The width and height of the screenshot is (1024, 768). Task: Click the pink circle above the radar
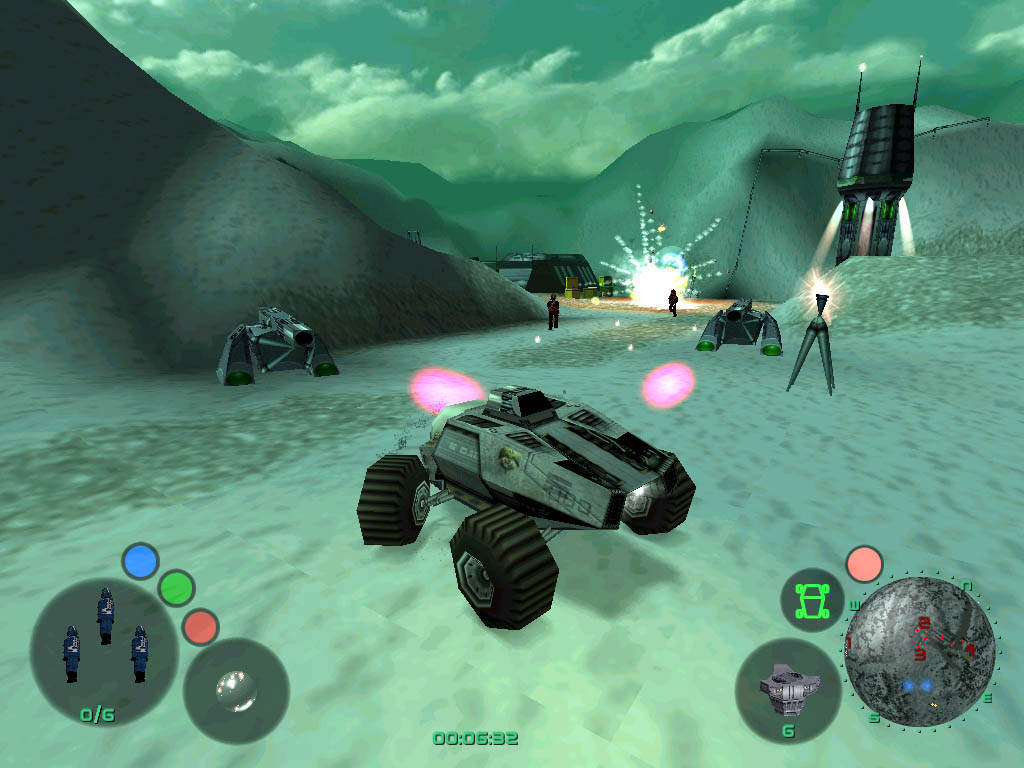coord(864,564)
